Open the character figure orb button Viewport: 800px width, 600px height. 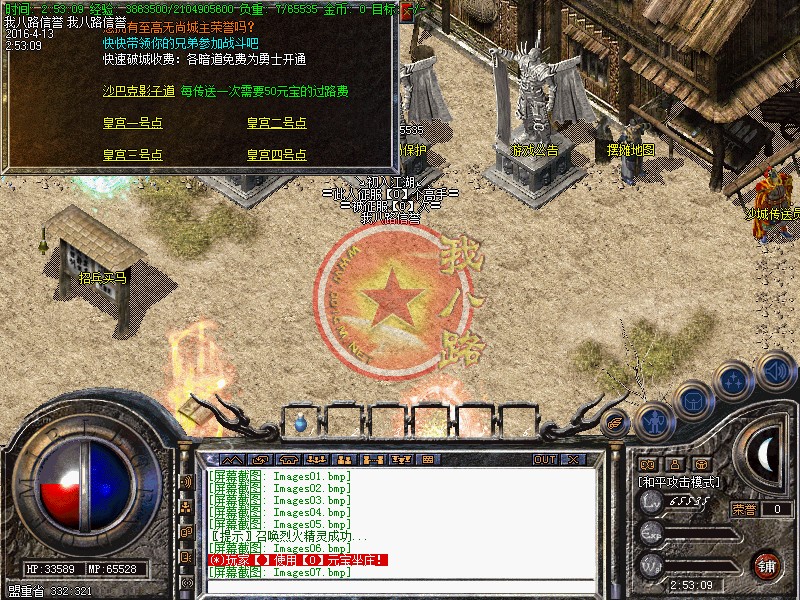tap(654, 422)
